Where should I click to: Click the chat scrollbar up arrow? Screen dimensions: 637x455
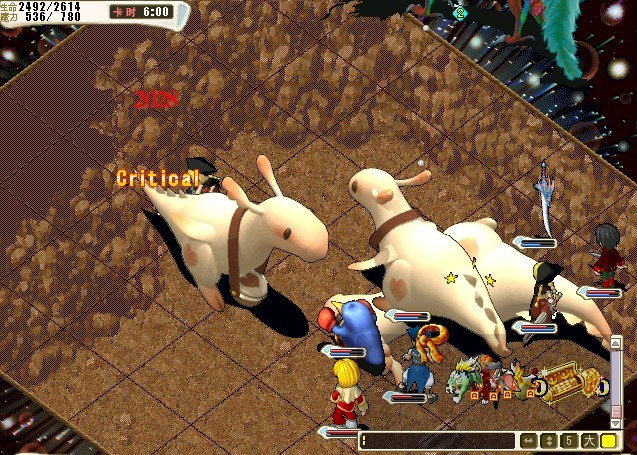tap(616, 341)
